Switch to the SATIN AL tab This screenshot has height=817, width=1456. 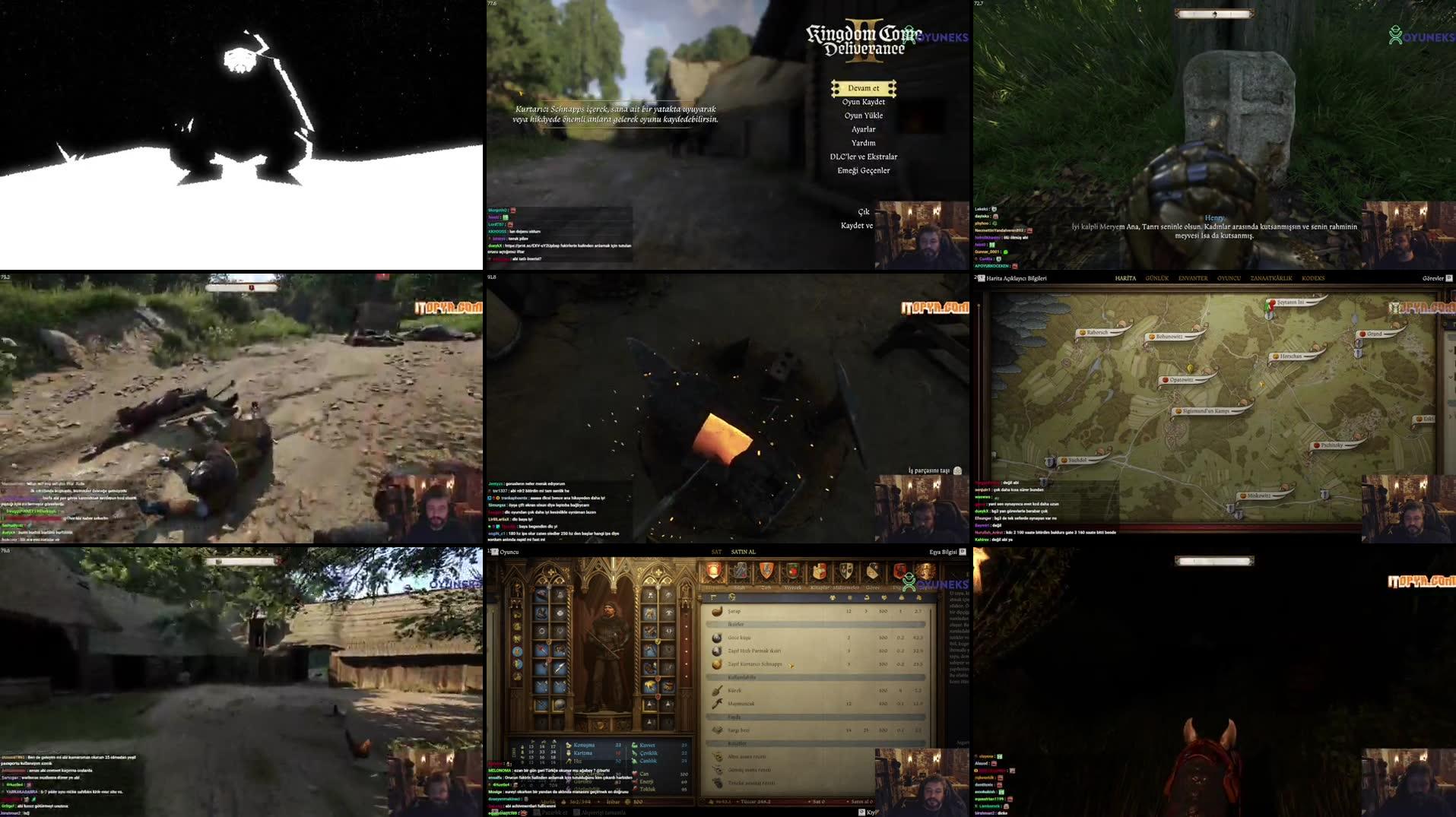pos(743,552)
